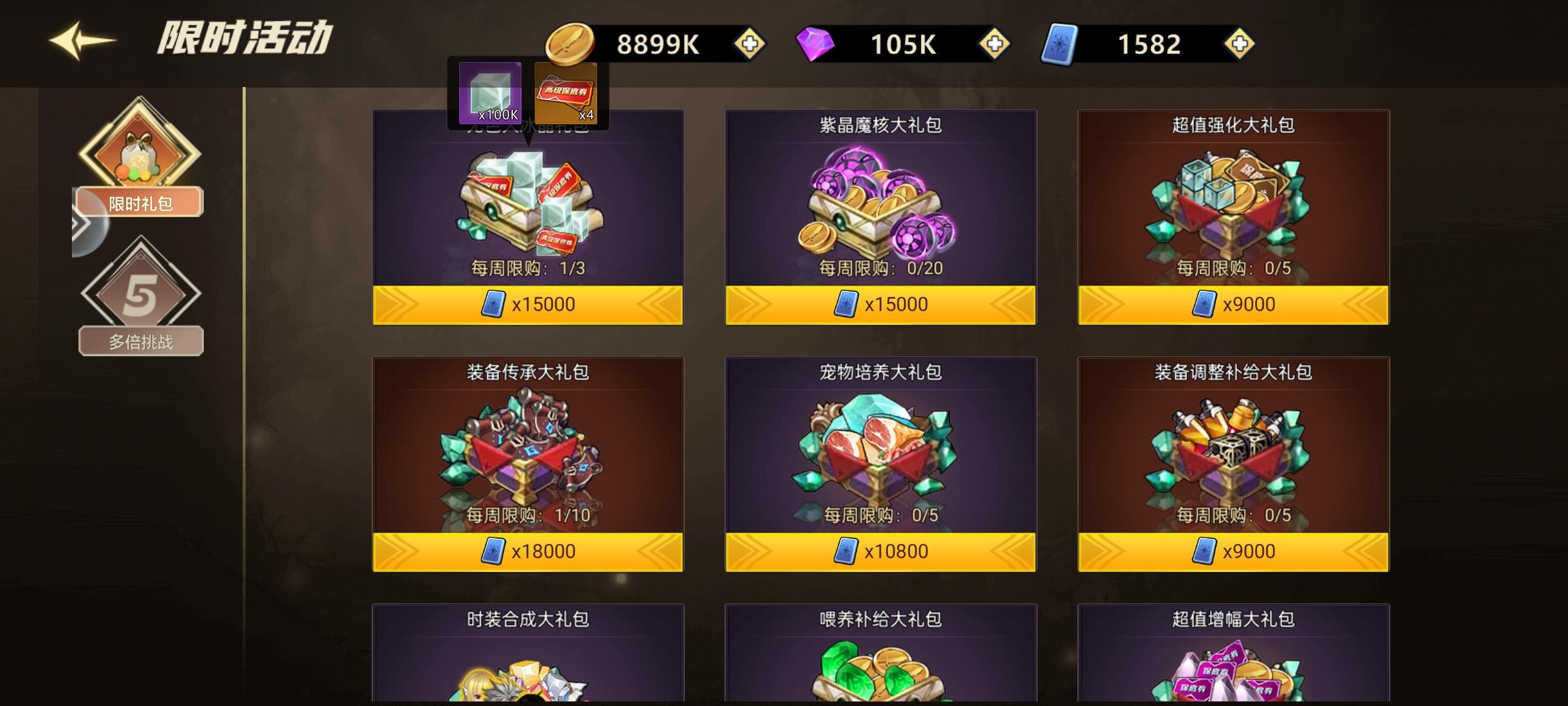Viewport: 1568px width, 706px height.
Task: Open the gold coin currency details
Action: pyautogui.click(x=570, y=42)
